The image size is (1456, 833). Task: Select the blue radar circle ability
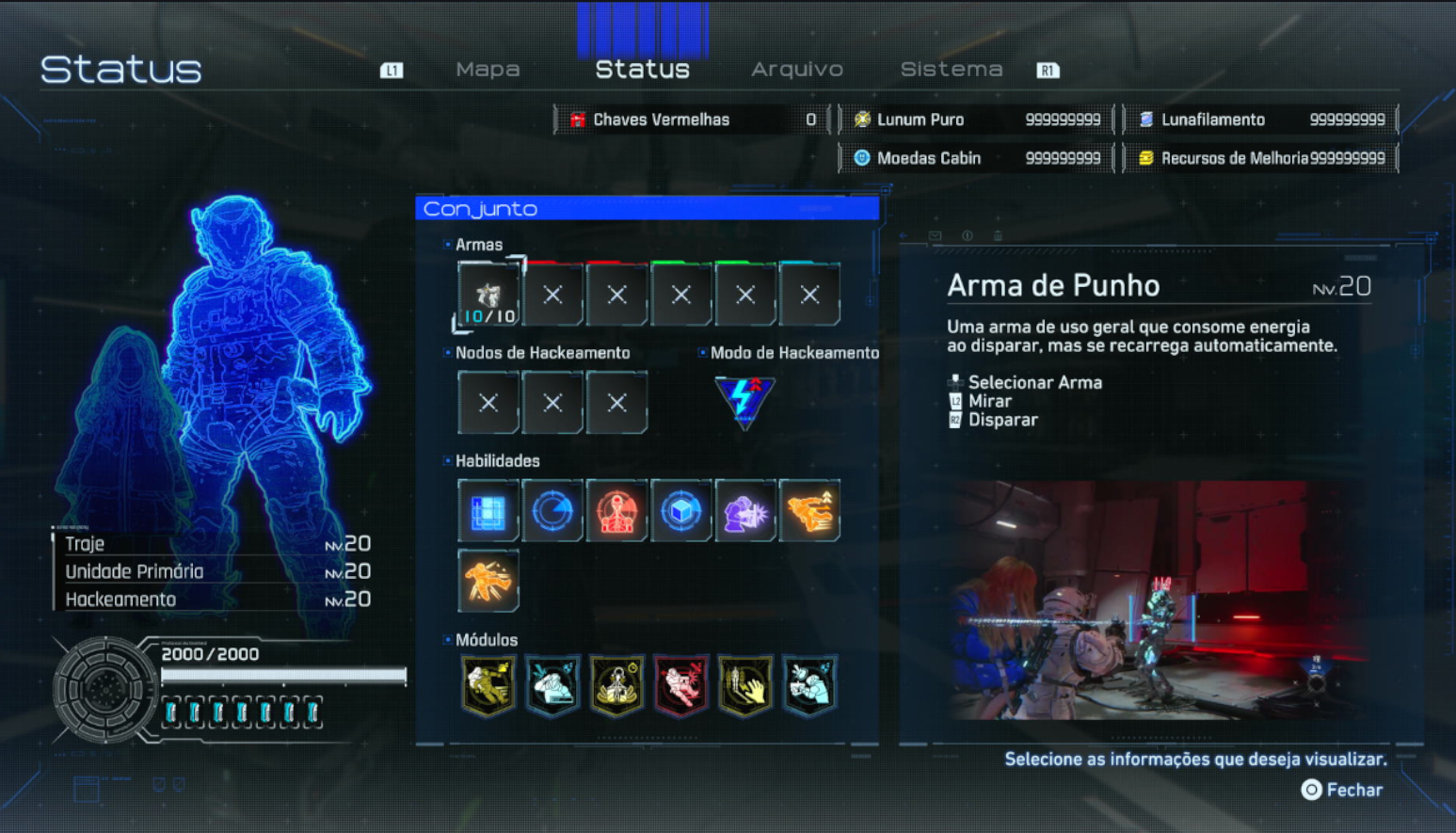point(552,511)
